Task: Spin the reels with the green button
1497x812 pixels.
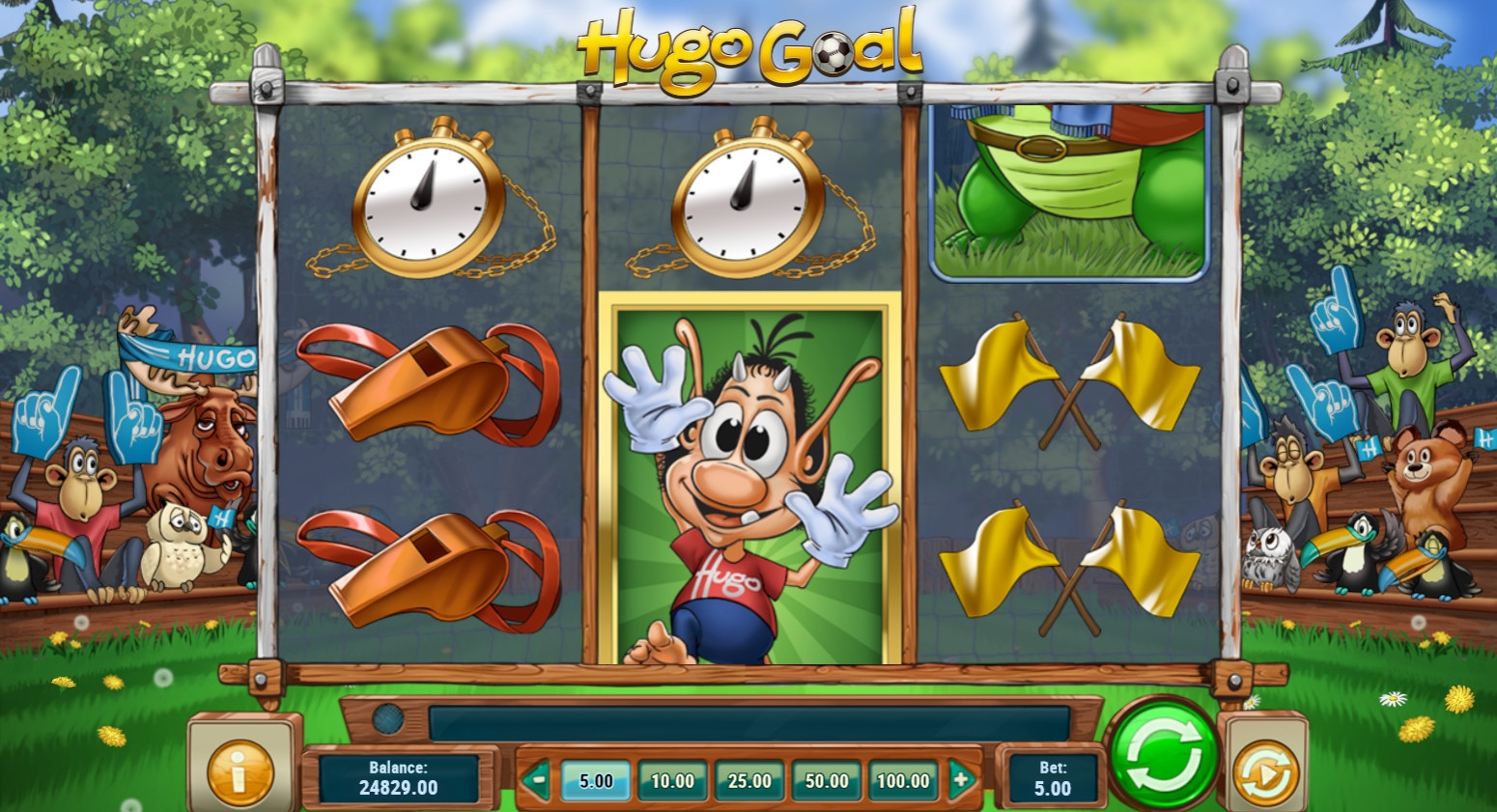Action: point(1164,755)
